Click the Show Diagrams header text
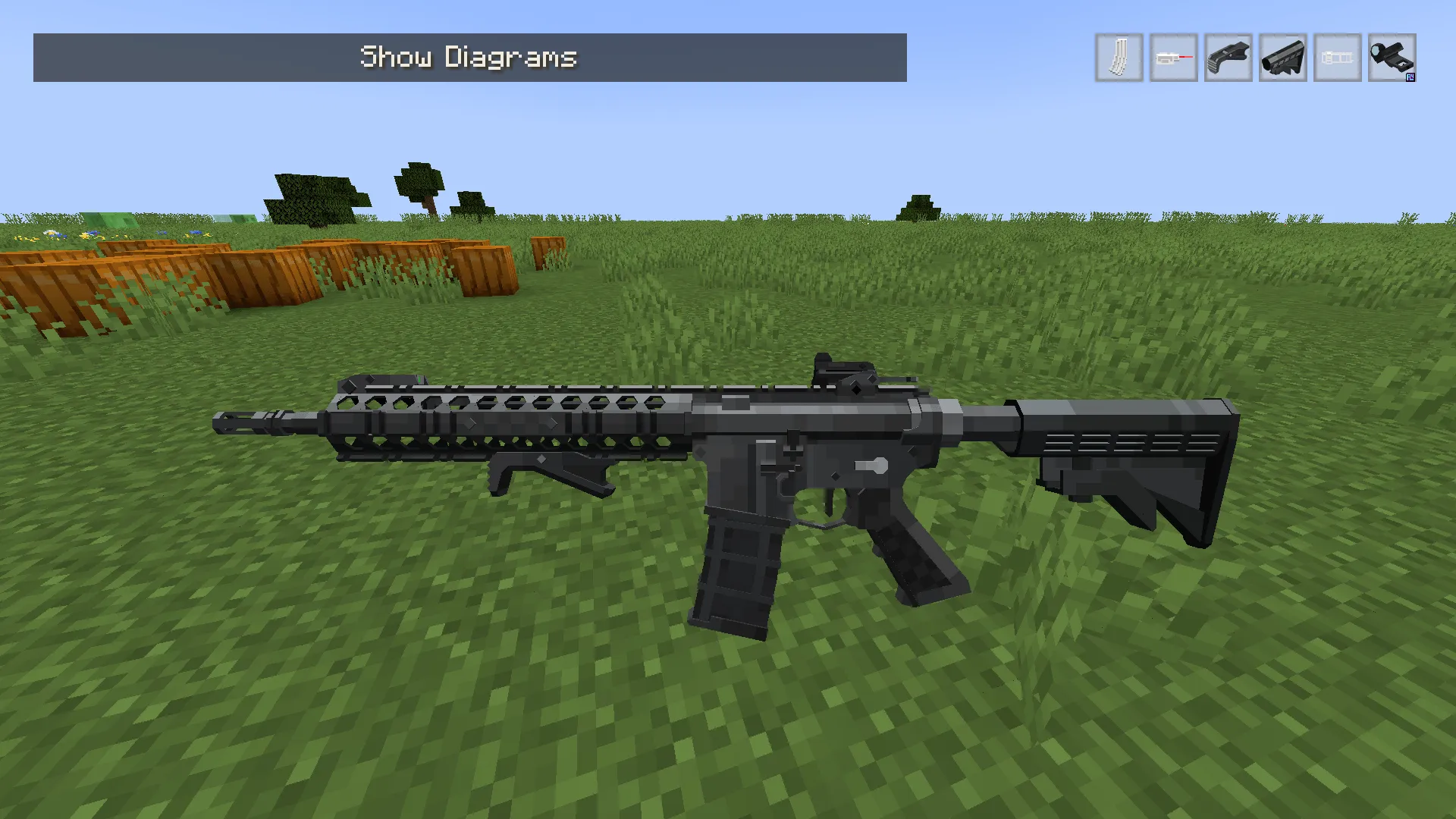The height and width of the screenshot is (819, 1456). tap(469, 57)
